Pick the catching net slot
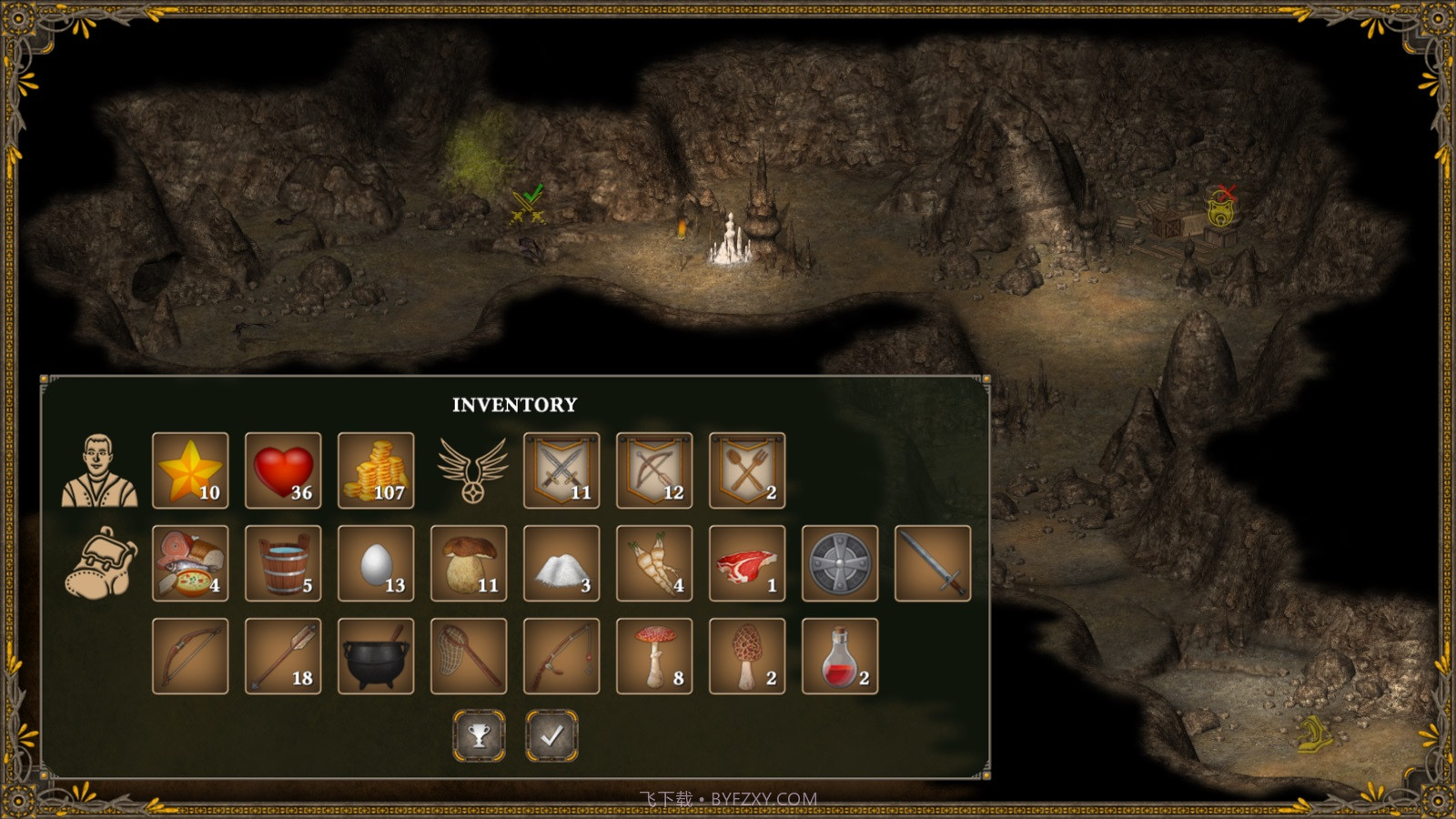The height and width of the screenshot is (819, 1456). (x=469, y=656)
